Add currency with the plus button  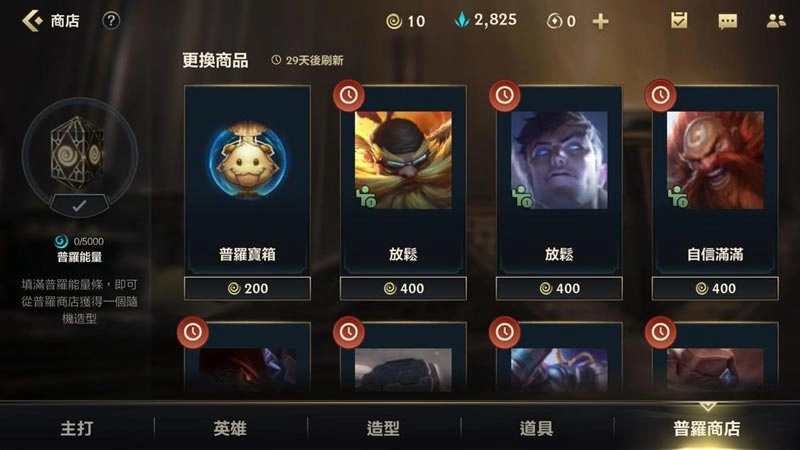(x=600, y=21)
